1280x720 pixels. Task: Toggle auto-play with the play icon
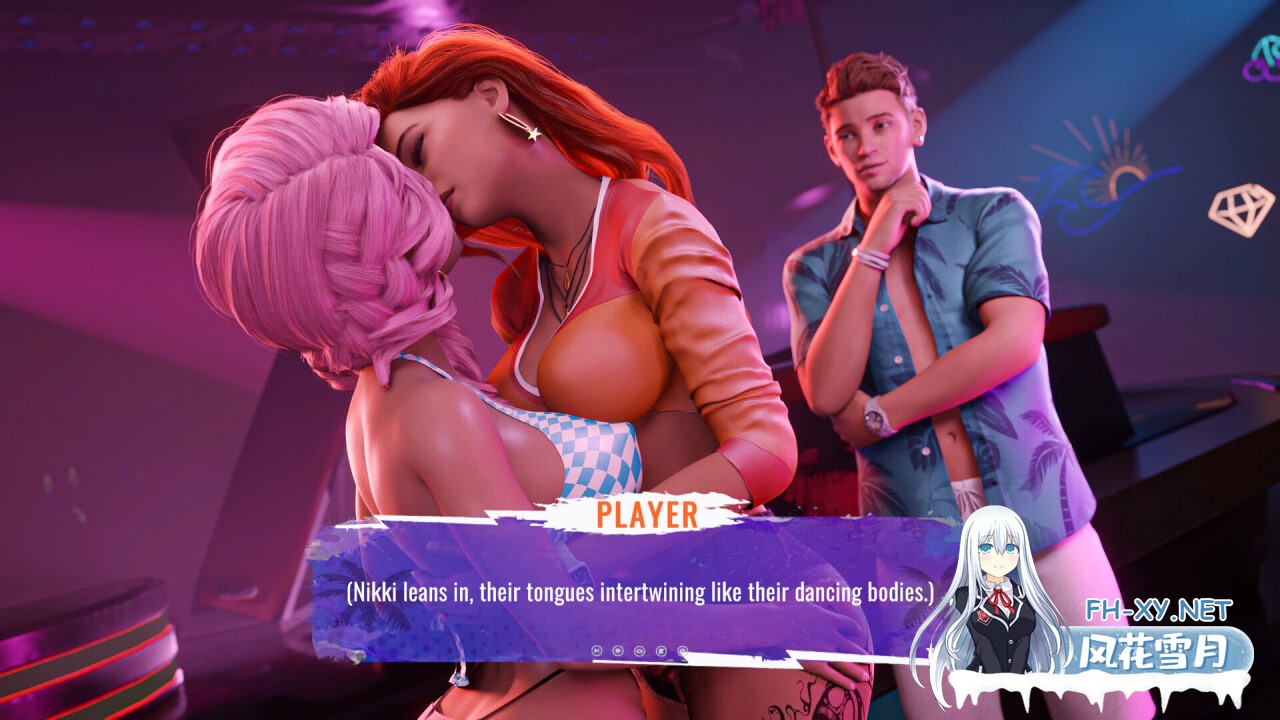tap(618, 651)
